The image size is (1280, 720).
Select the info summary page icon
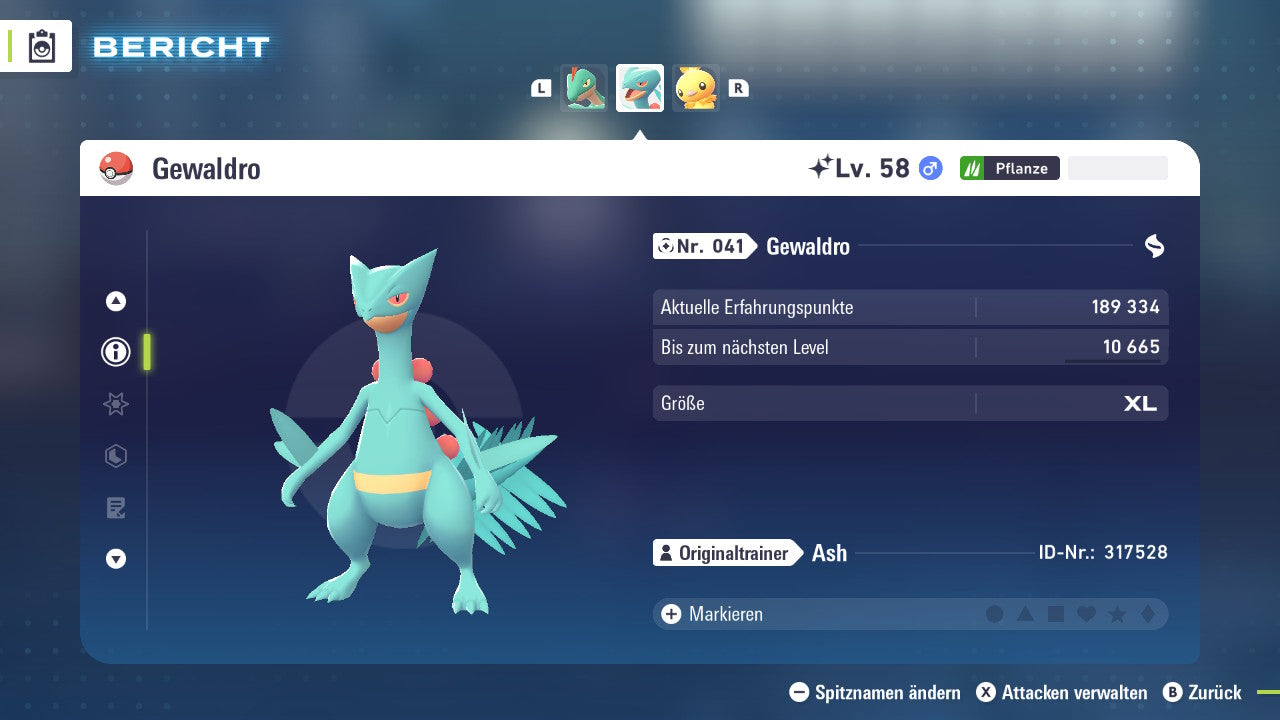click(x=116, y=352)
